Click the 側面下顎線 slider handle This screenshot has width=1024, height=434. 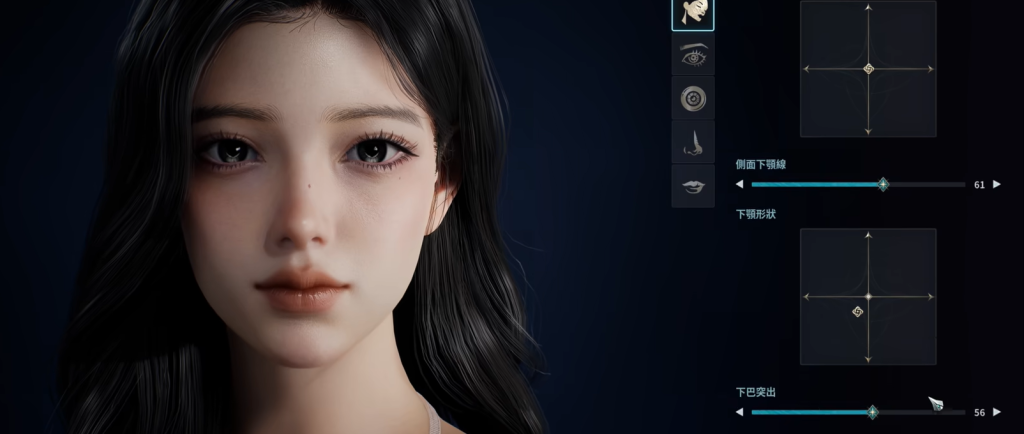(882, 184)
